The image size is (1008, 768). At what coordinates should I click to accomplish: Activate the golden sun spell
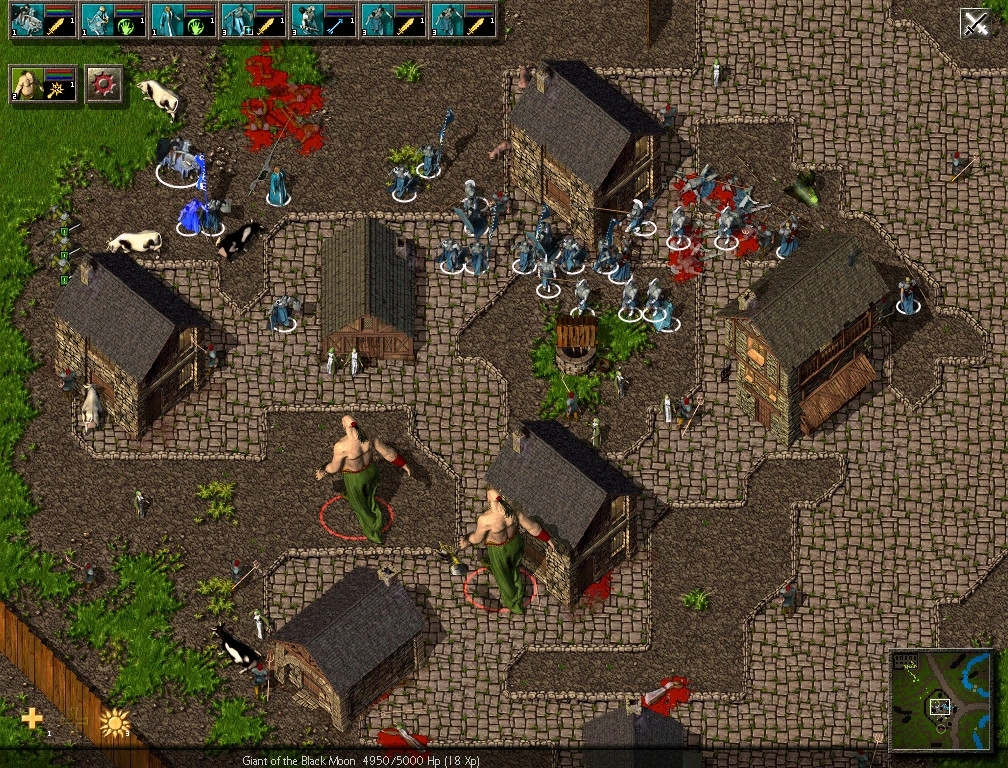[115, 722]
